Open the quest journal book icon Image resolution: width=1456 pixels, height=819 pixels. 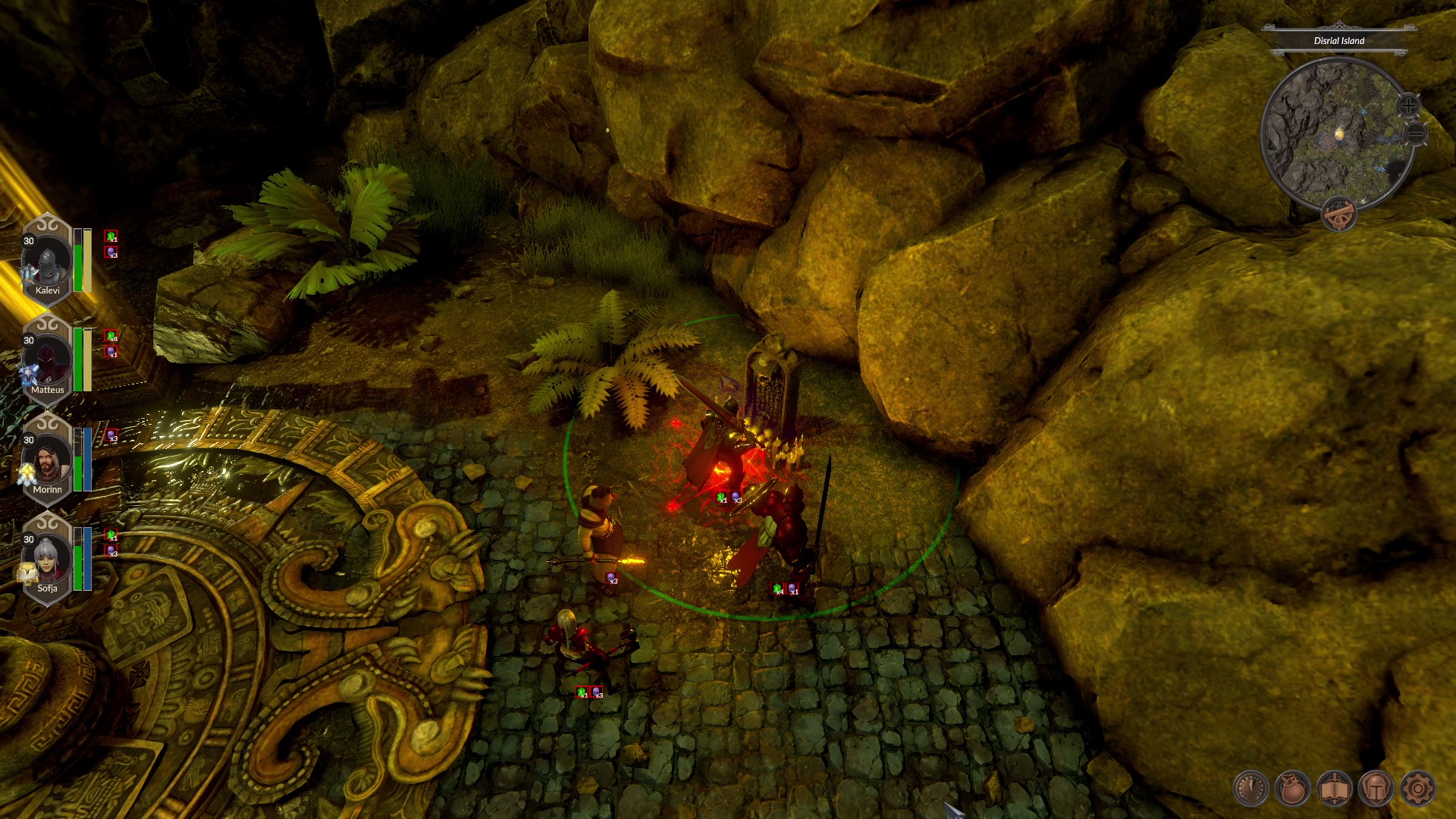click(x=1334, y=789)
